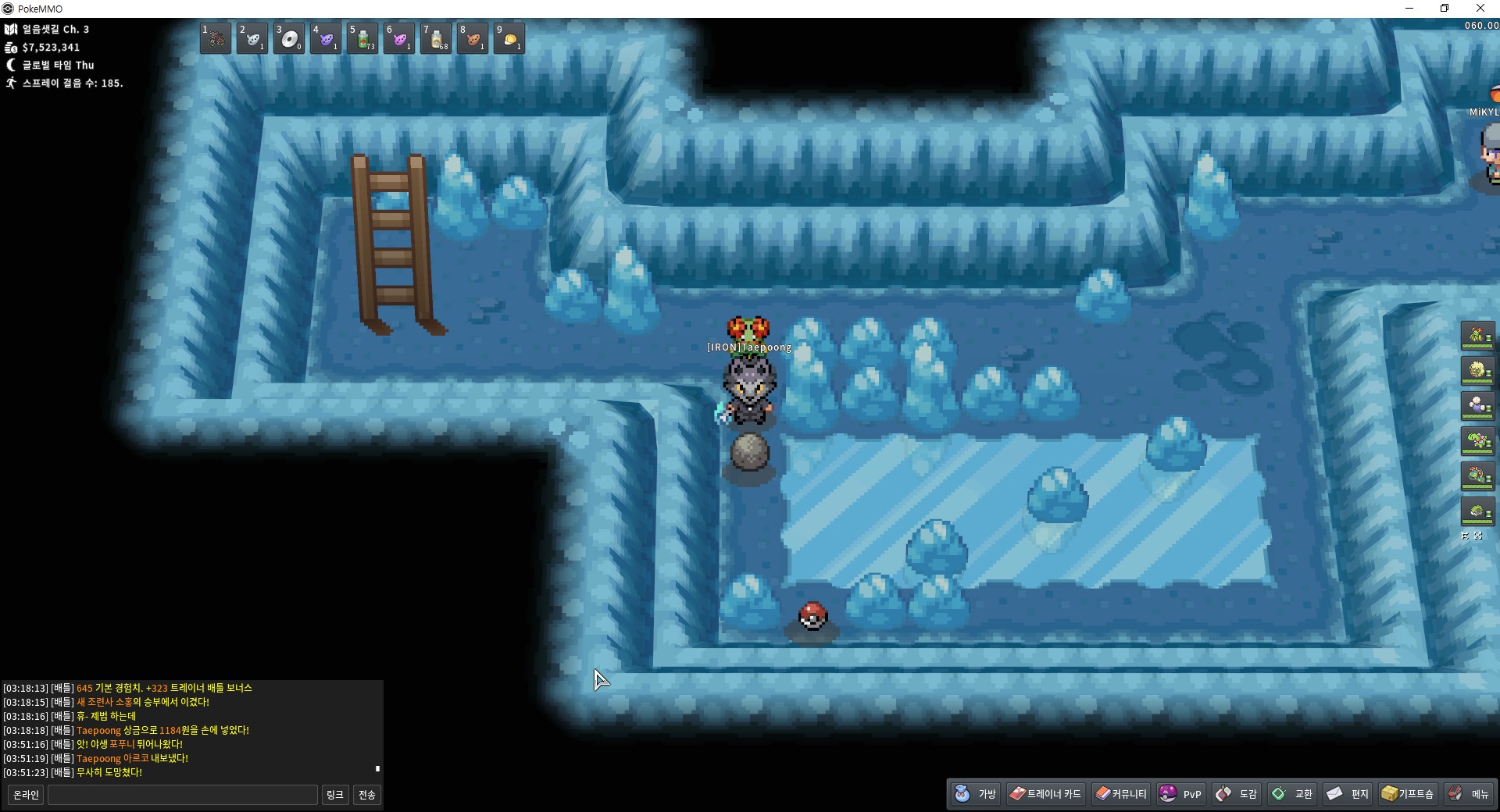1500x812 pixels.
Task: Open the 메뉴 main menu
Action: pos(1469,794)
